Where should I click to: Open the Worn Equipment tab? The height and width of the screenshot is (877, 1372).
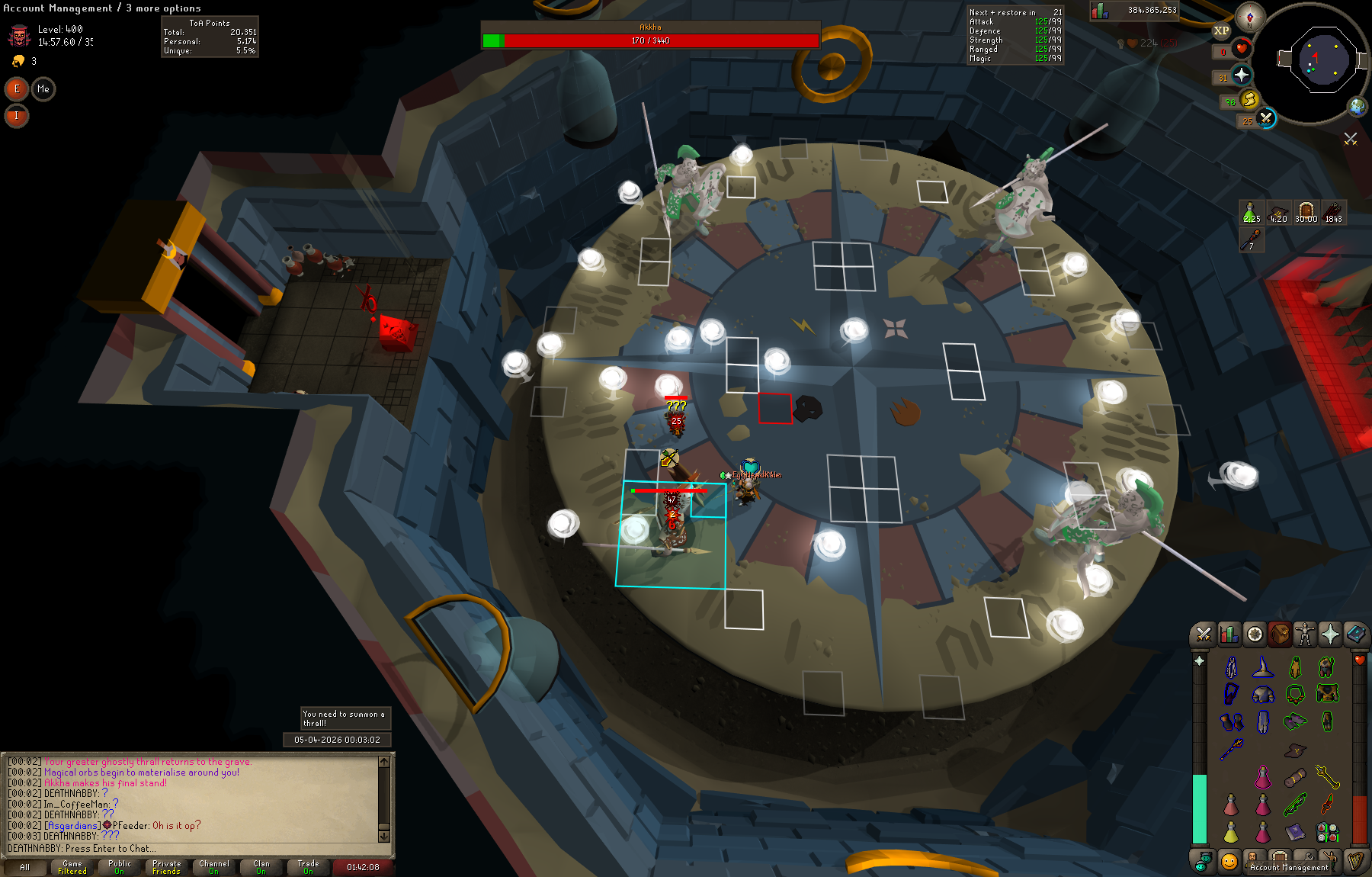1305,634
